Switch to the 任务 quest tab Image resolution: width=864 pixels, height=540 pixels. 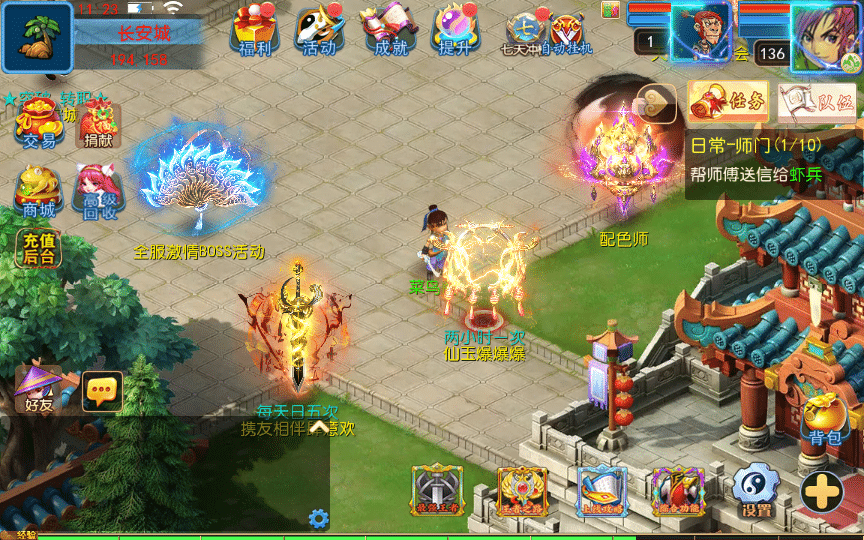pos(728,101)
